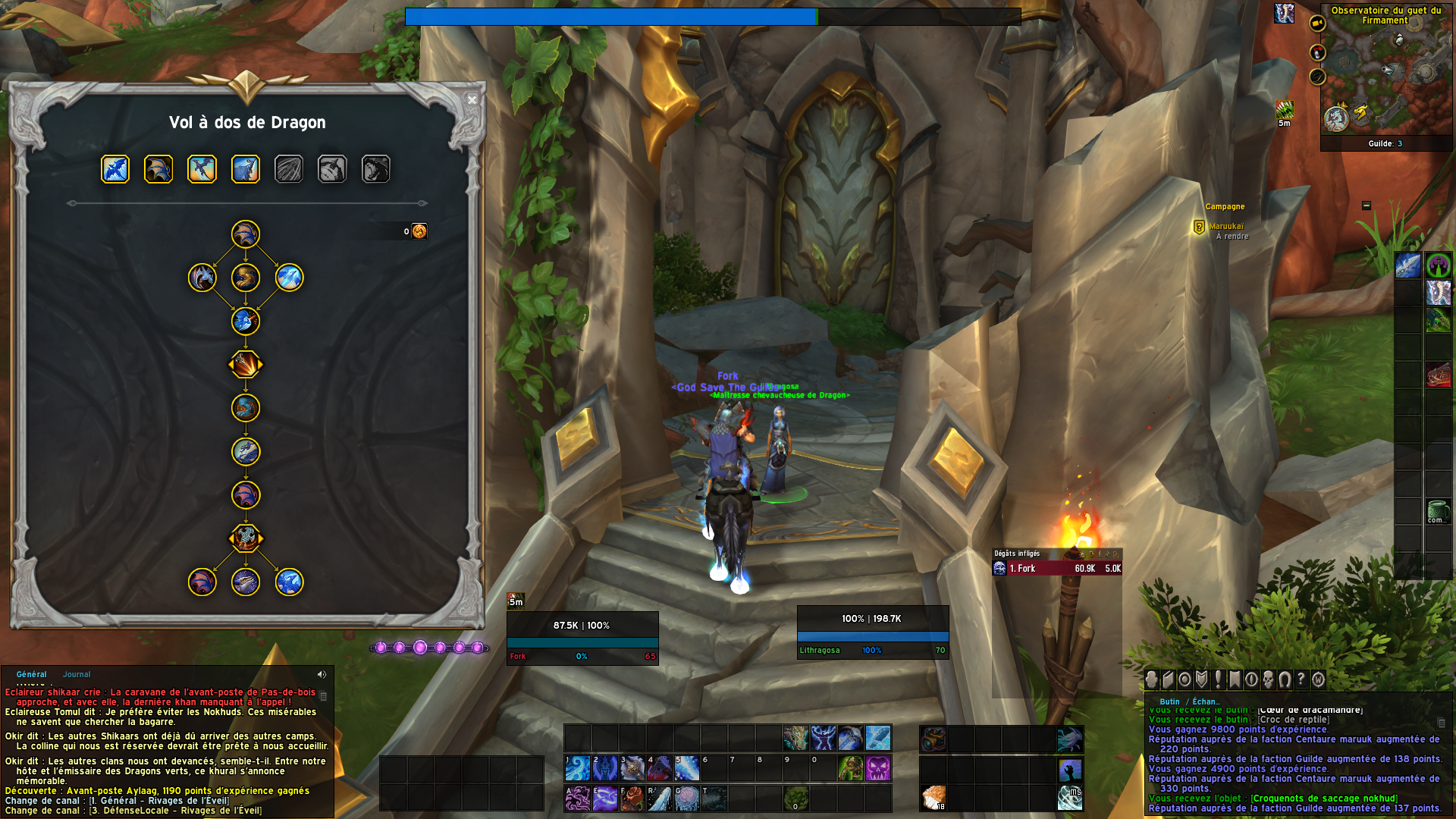The height and width of the screenshot is (819, 1456).
Task: Use the red rose ability in the action bar
Action: [x=632, y=799]
